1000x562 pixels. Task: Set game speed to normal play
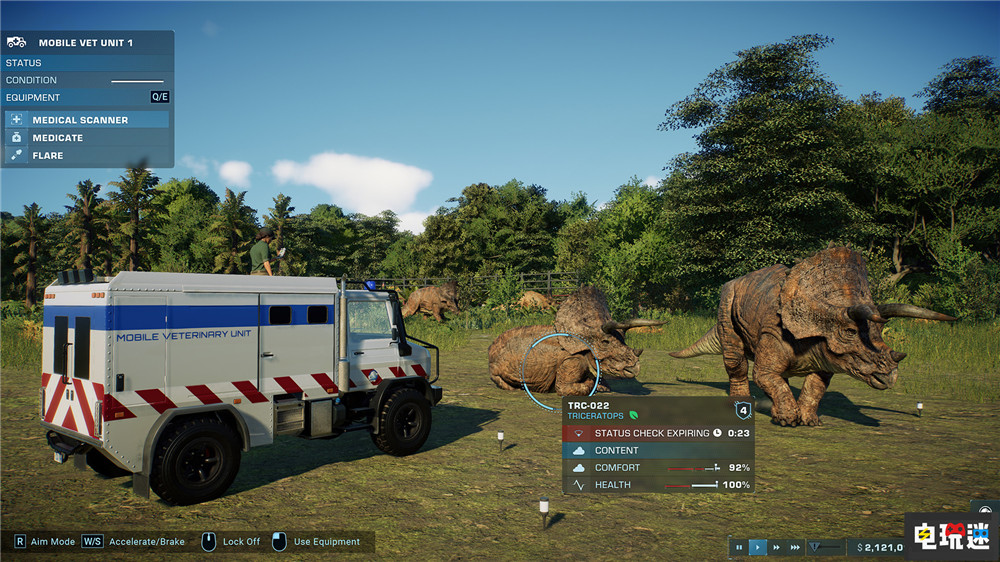point(758,547)
